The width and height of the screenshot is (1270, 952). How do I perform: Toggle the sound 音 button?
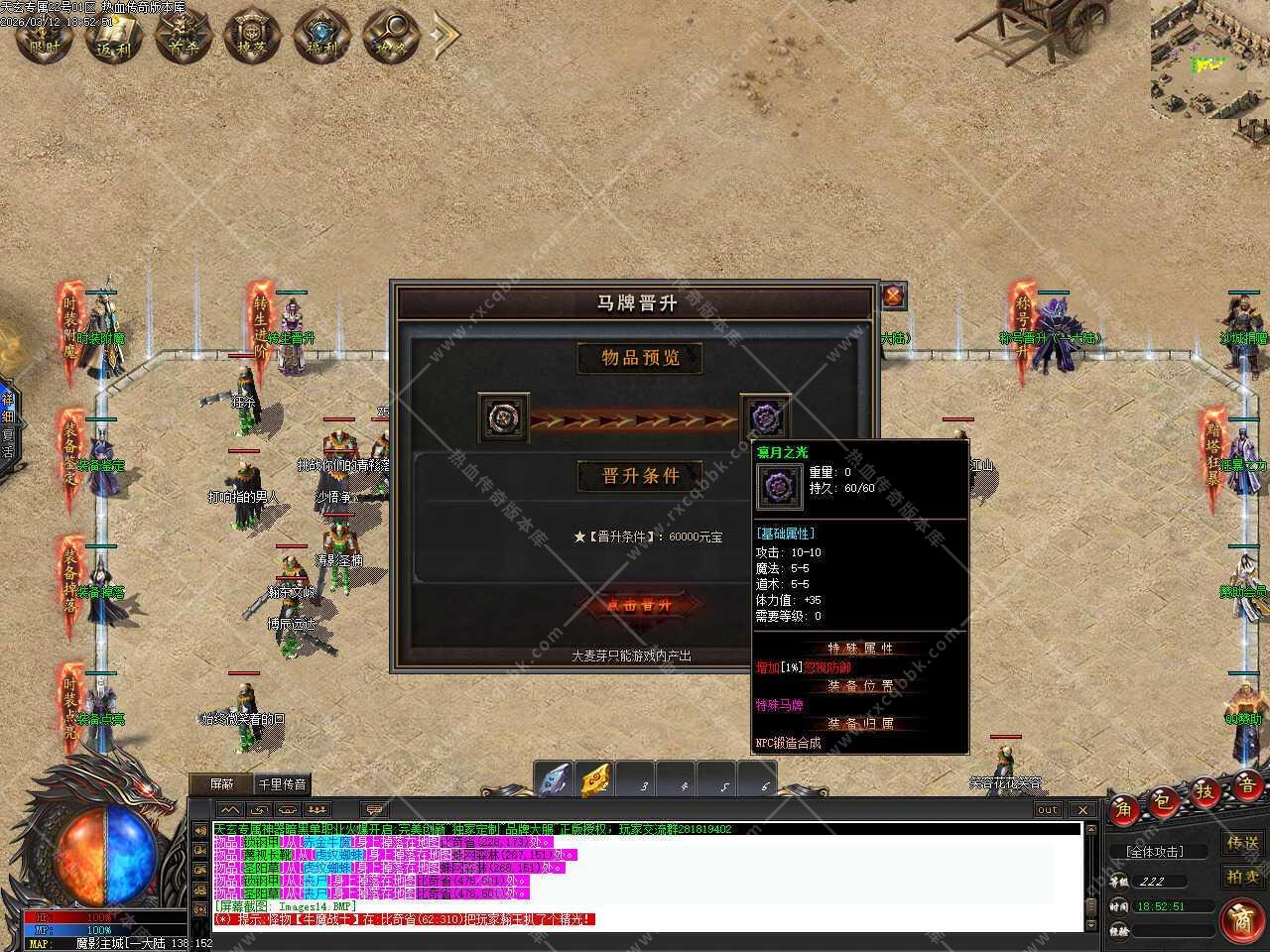1246,784
